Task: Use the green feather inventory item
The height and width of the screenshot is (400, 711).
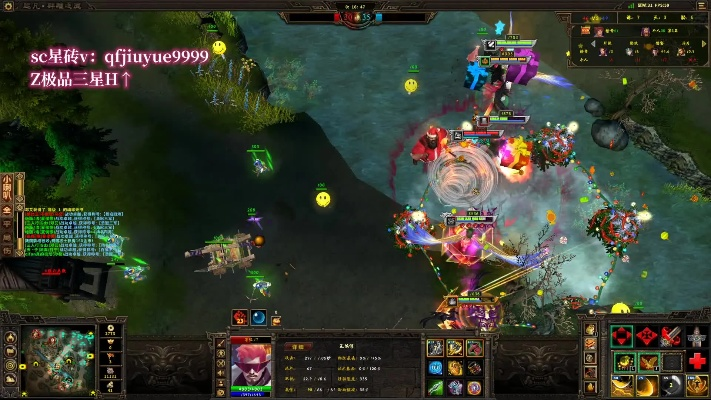Action: (x=435, y=387)
